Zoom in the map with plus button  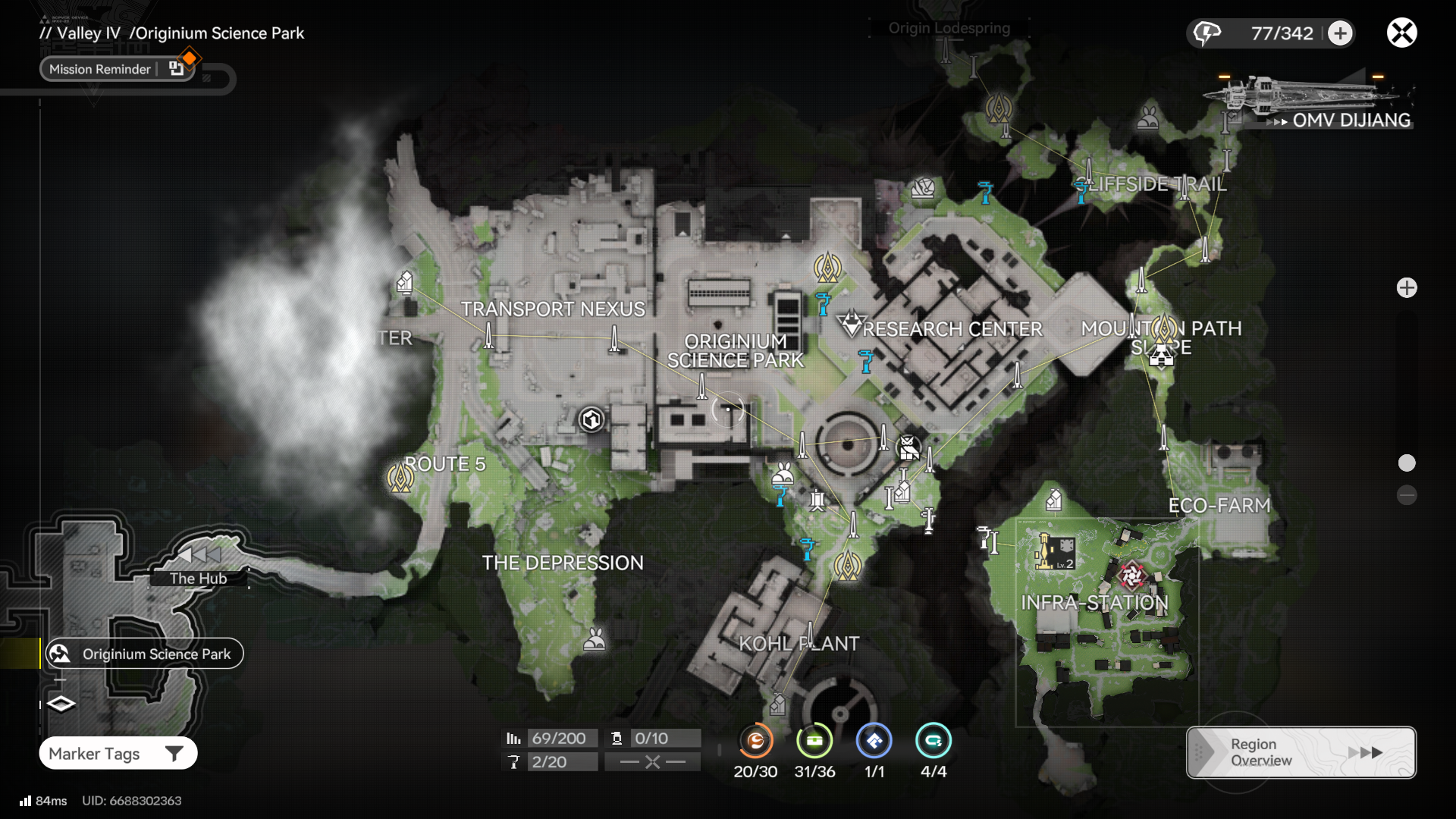tap(1407, 288)
